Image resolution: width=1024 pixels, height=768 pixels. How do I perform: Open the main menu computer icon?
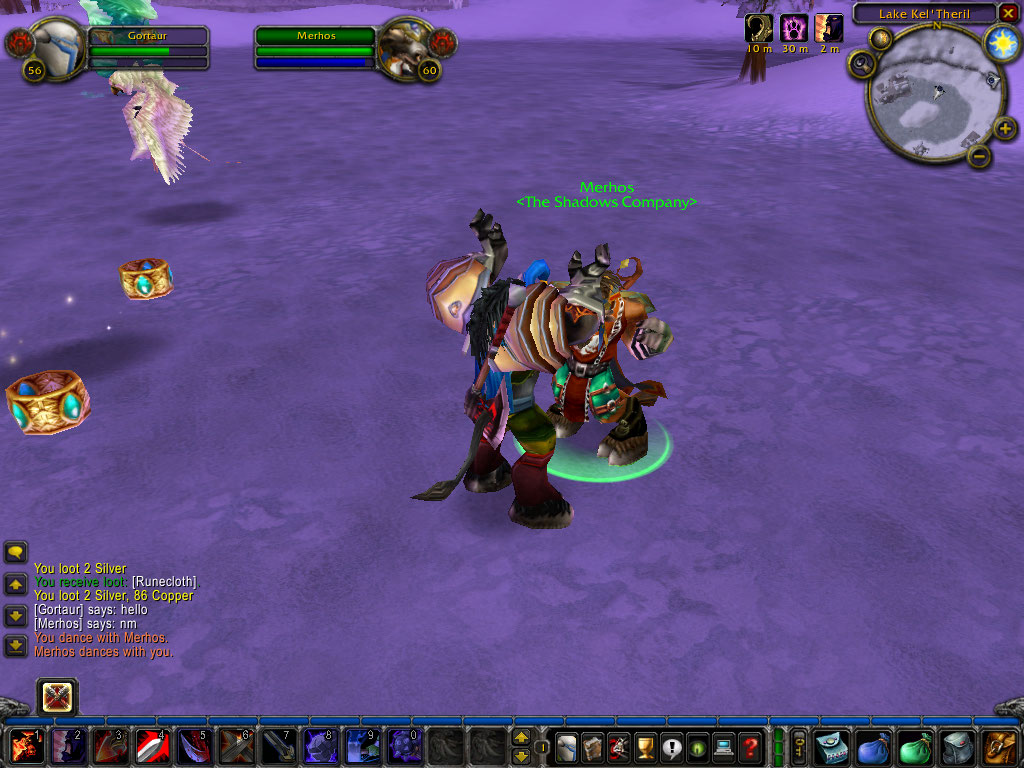pos(723,746)
